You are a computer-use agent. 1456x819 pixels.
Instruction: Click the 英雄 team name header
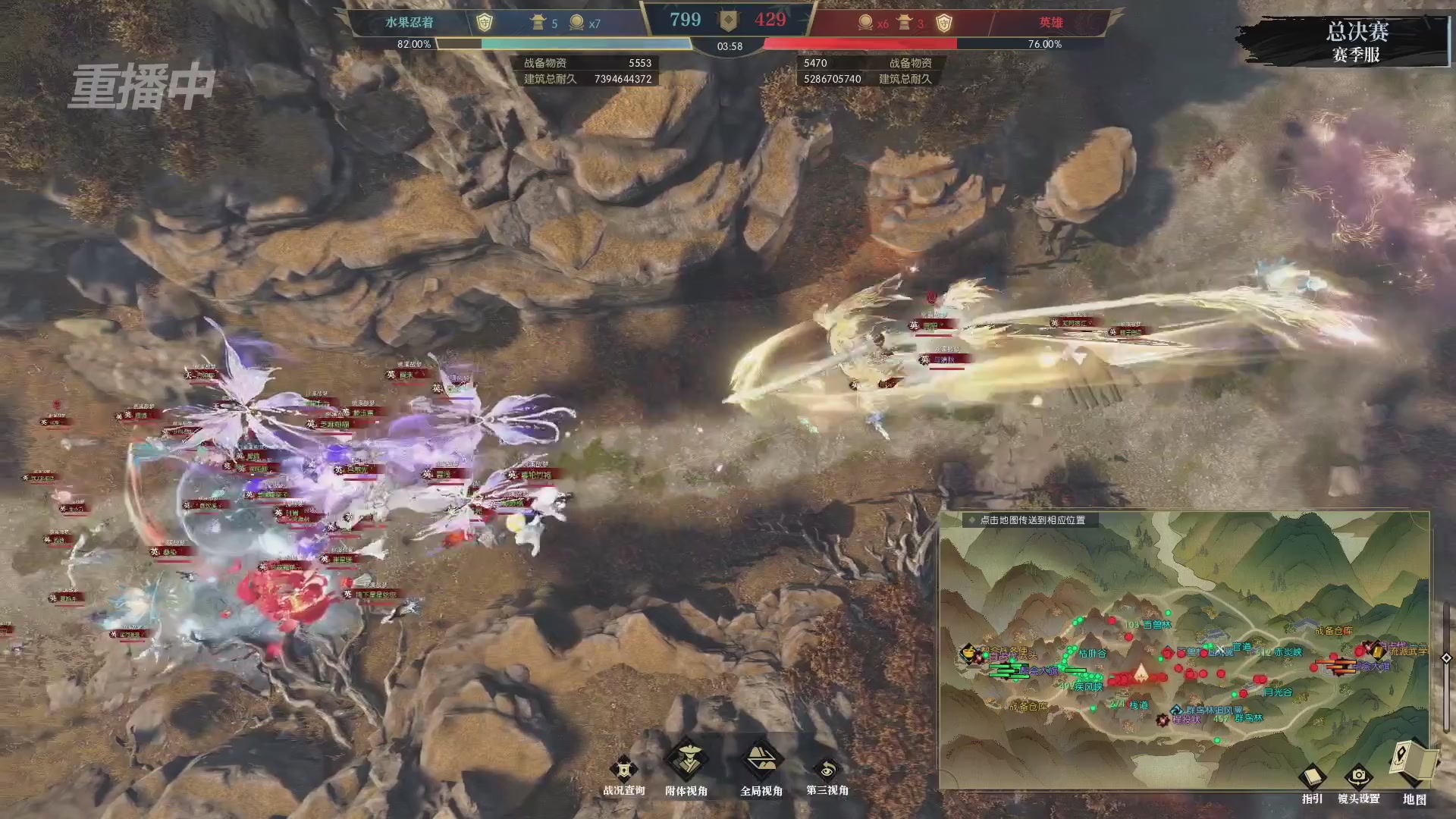pyautogui.click(x=1053, y=23)
